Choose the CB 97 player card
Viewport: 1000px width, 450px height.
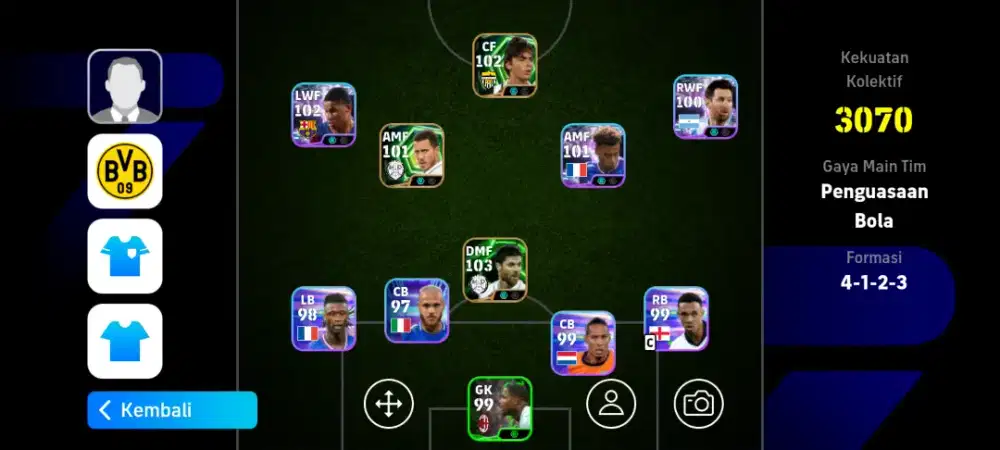[416, 311]
